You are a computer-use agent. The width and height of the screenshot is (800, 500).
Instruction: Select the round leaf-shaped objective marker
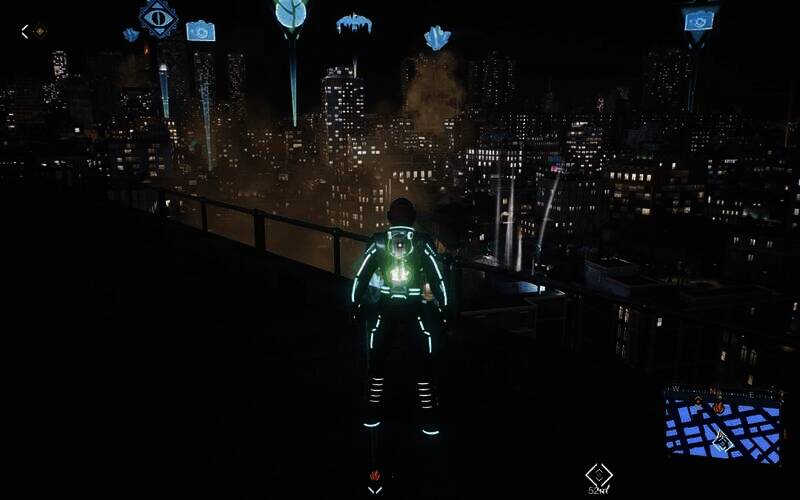tap(291, 14)
